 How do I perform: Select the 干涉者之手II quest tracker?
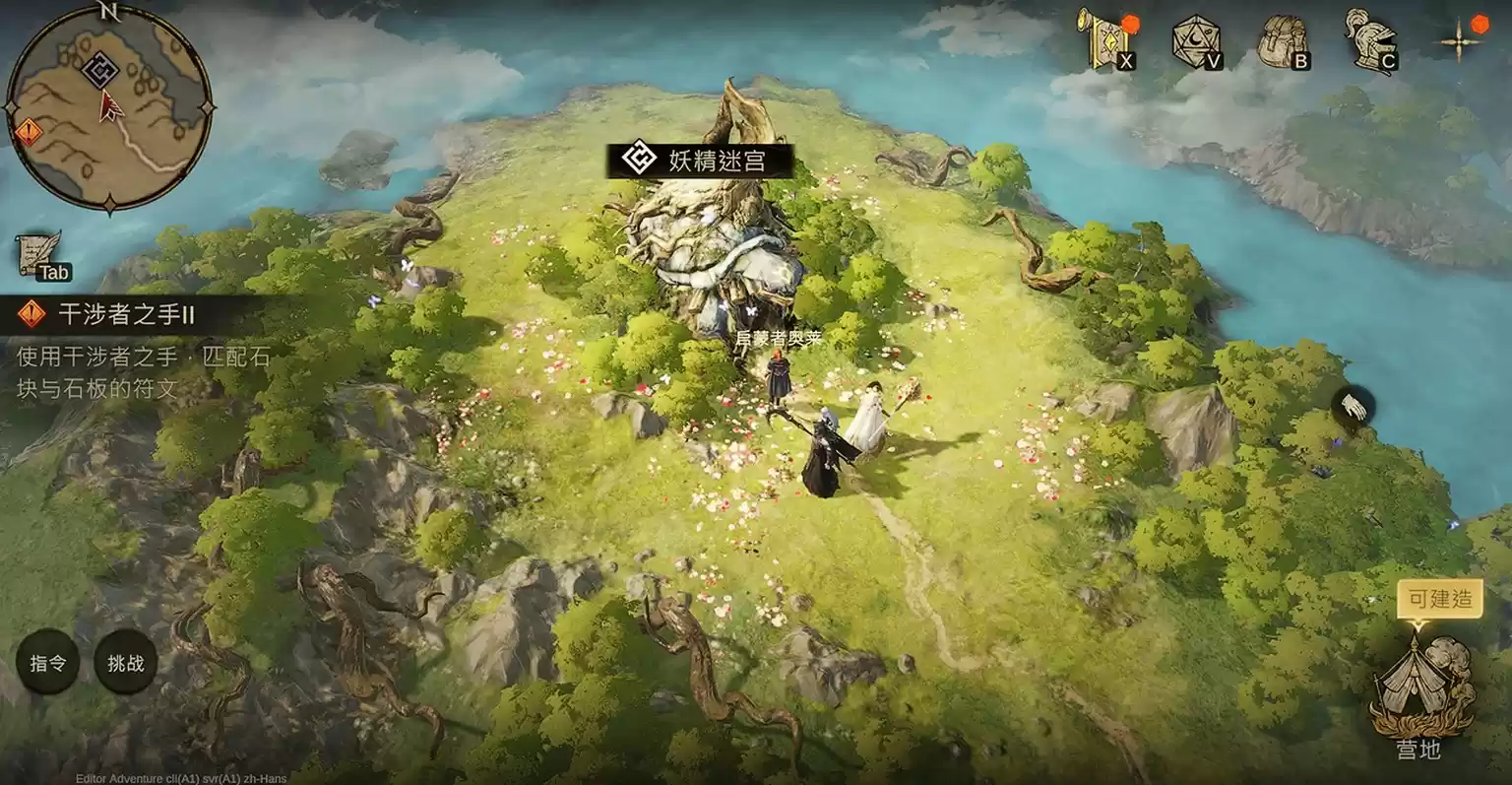(x=126, y=314)
